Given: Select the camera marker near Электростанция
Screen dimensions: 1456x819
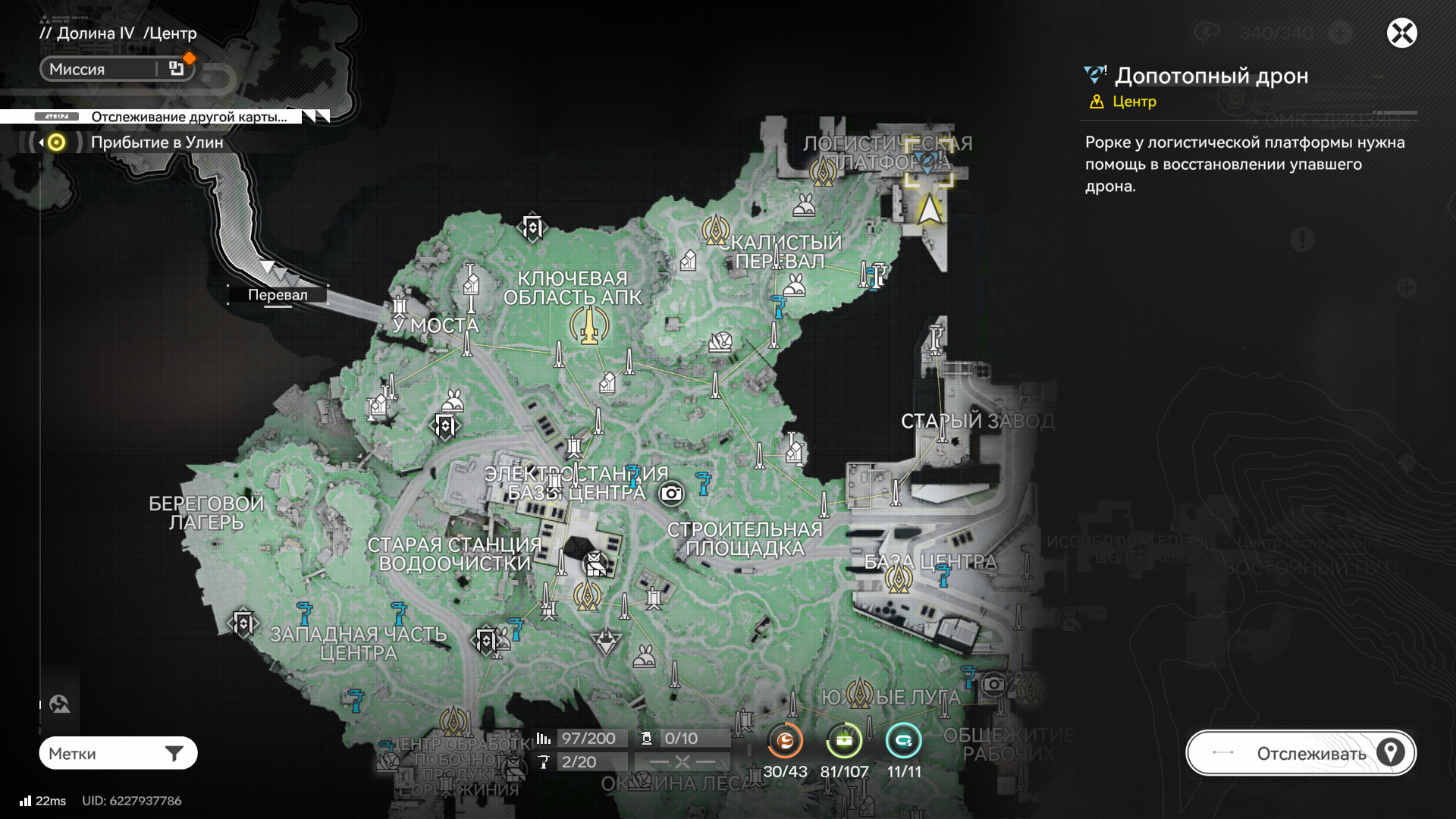Looking at the screenshot, I should click(x=671, y=494).
